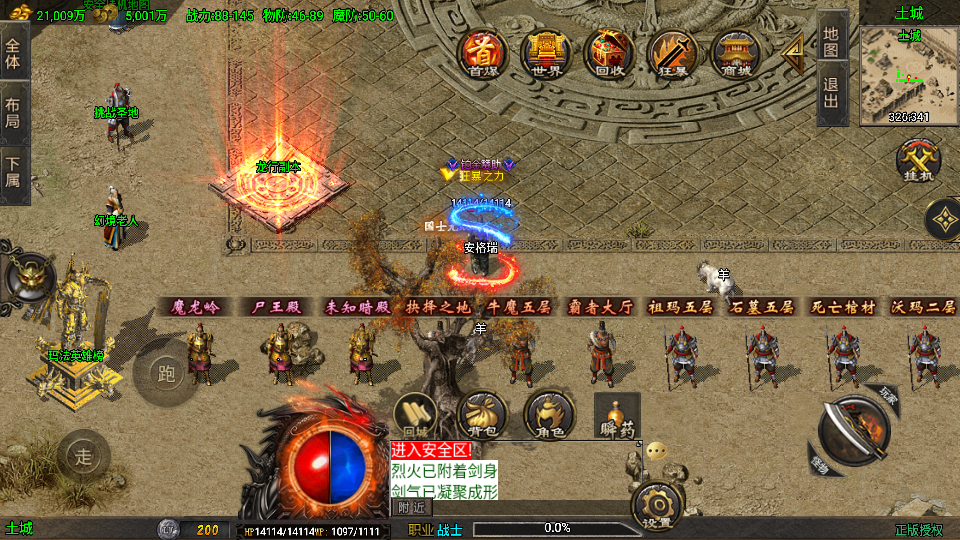
Task: Switch to the 附近 nearby chat tab
Action: click(412, 507)
